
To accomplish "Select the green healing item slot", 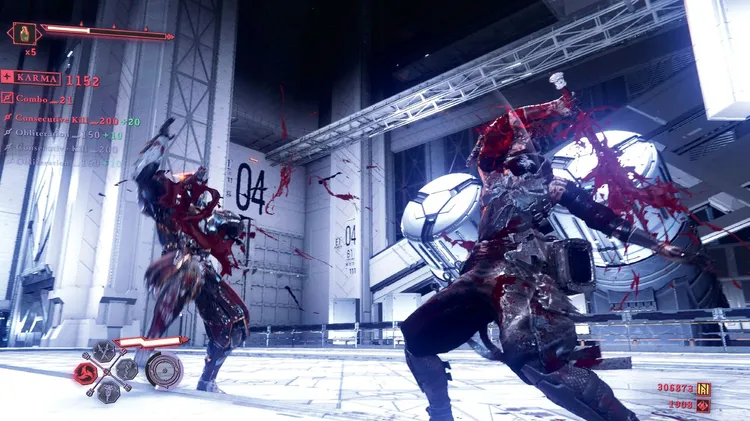I will point(23,33).
